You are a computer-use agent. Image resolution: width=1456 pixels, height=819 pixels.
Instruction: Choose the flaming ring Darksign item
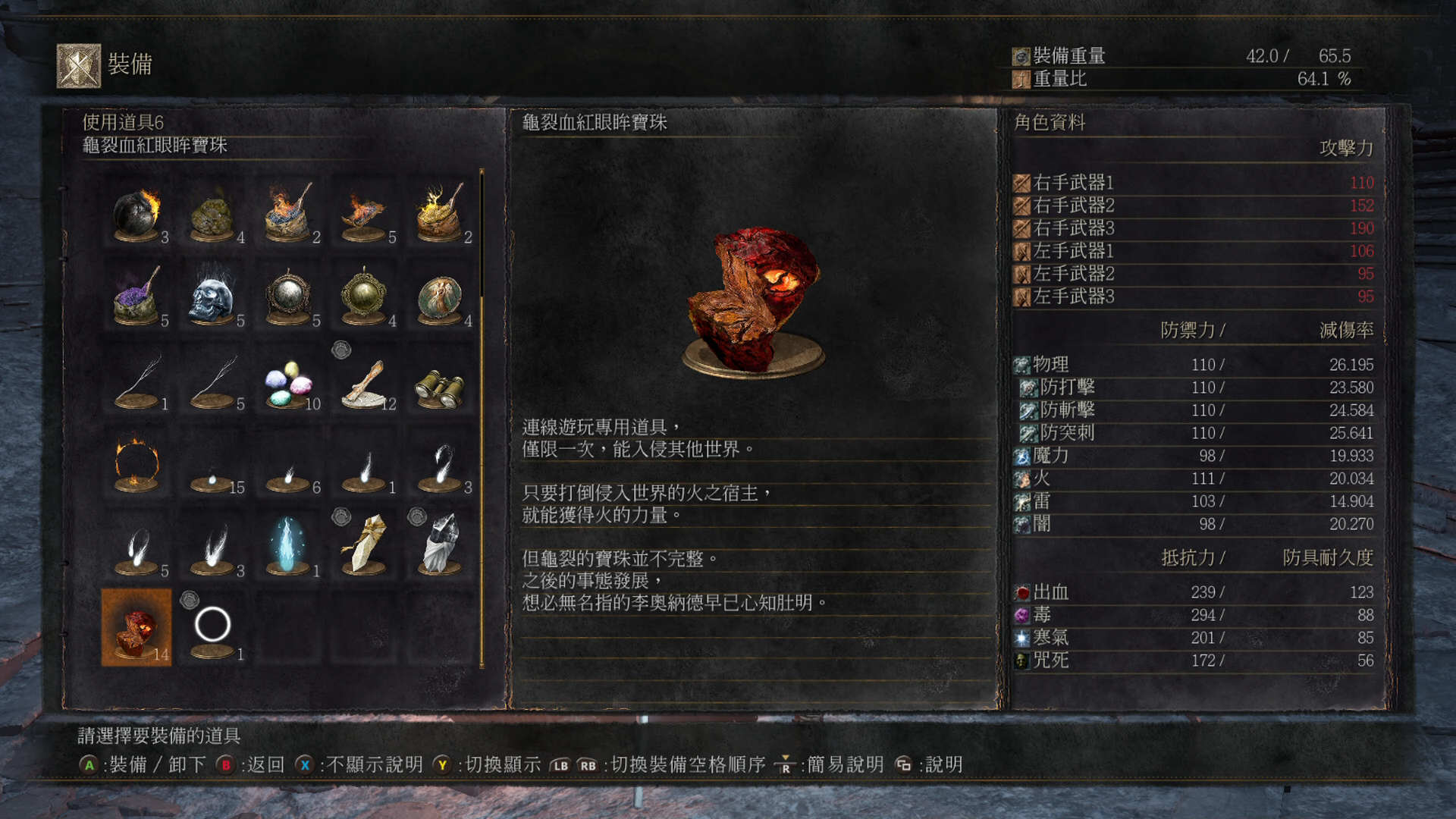click(137, 464)
